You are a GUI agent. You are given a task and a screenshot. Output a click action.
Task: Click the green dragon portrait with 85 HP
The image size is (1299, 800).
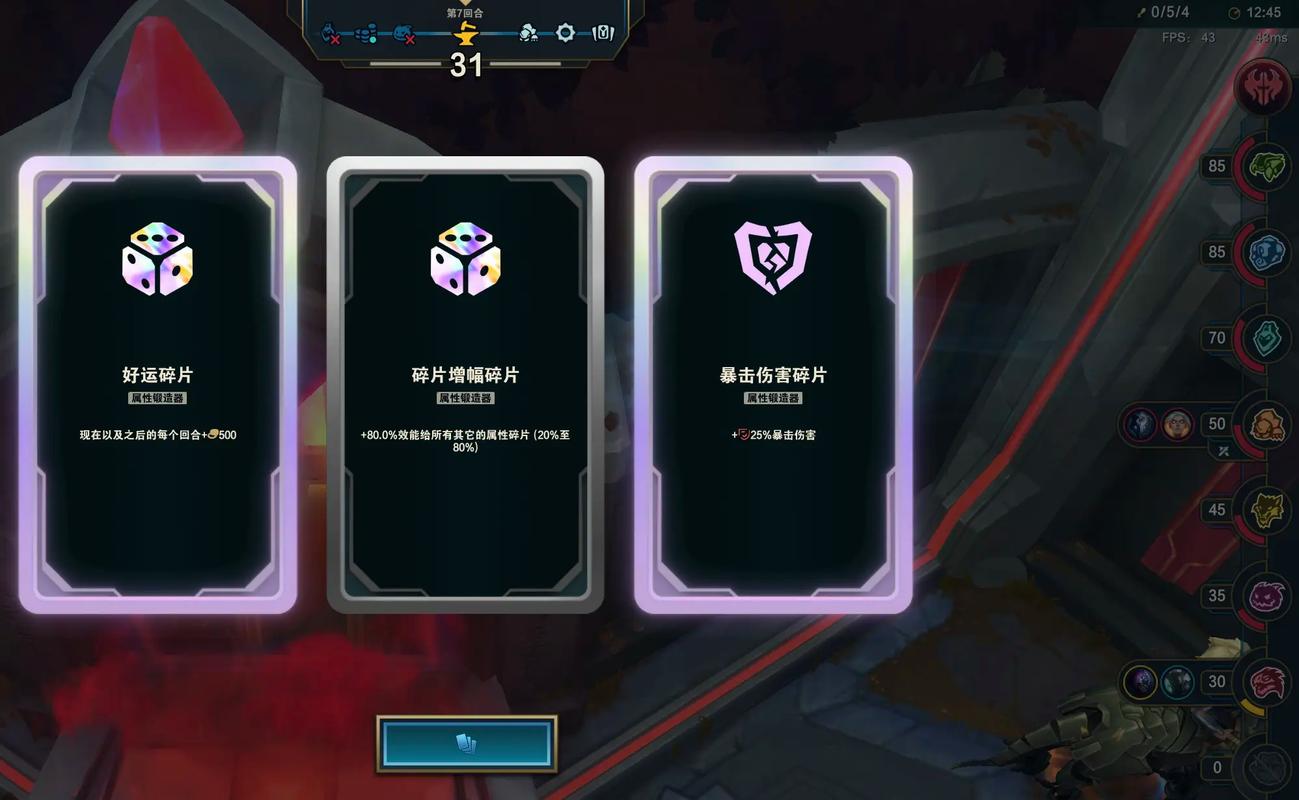tap(1266, 167)
